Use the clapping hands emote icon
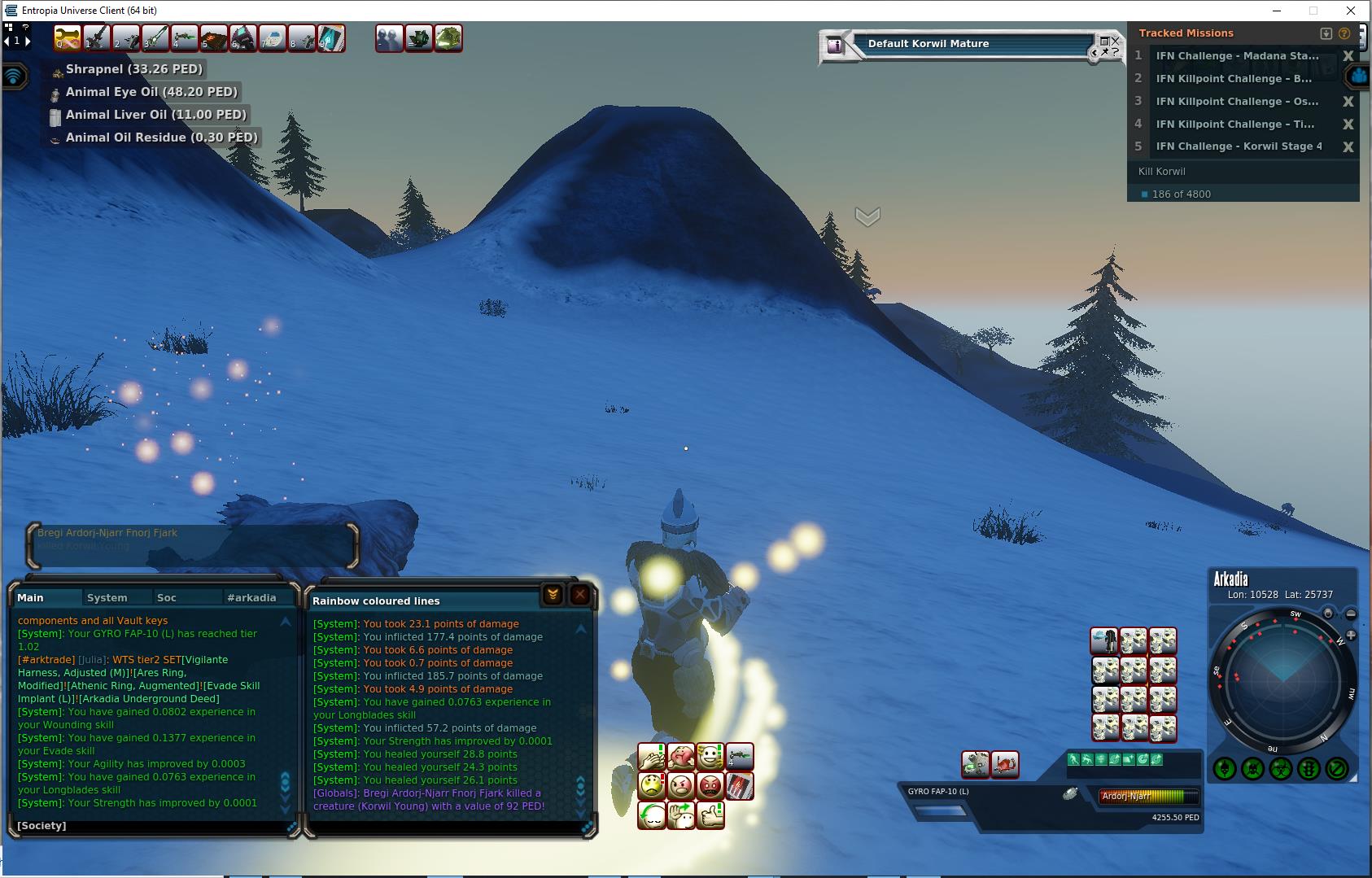The image size is (1372, 878). pos(651,758)
